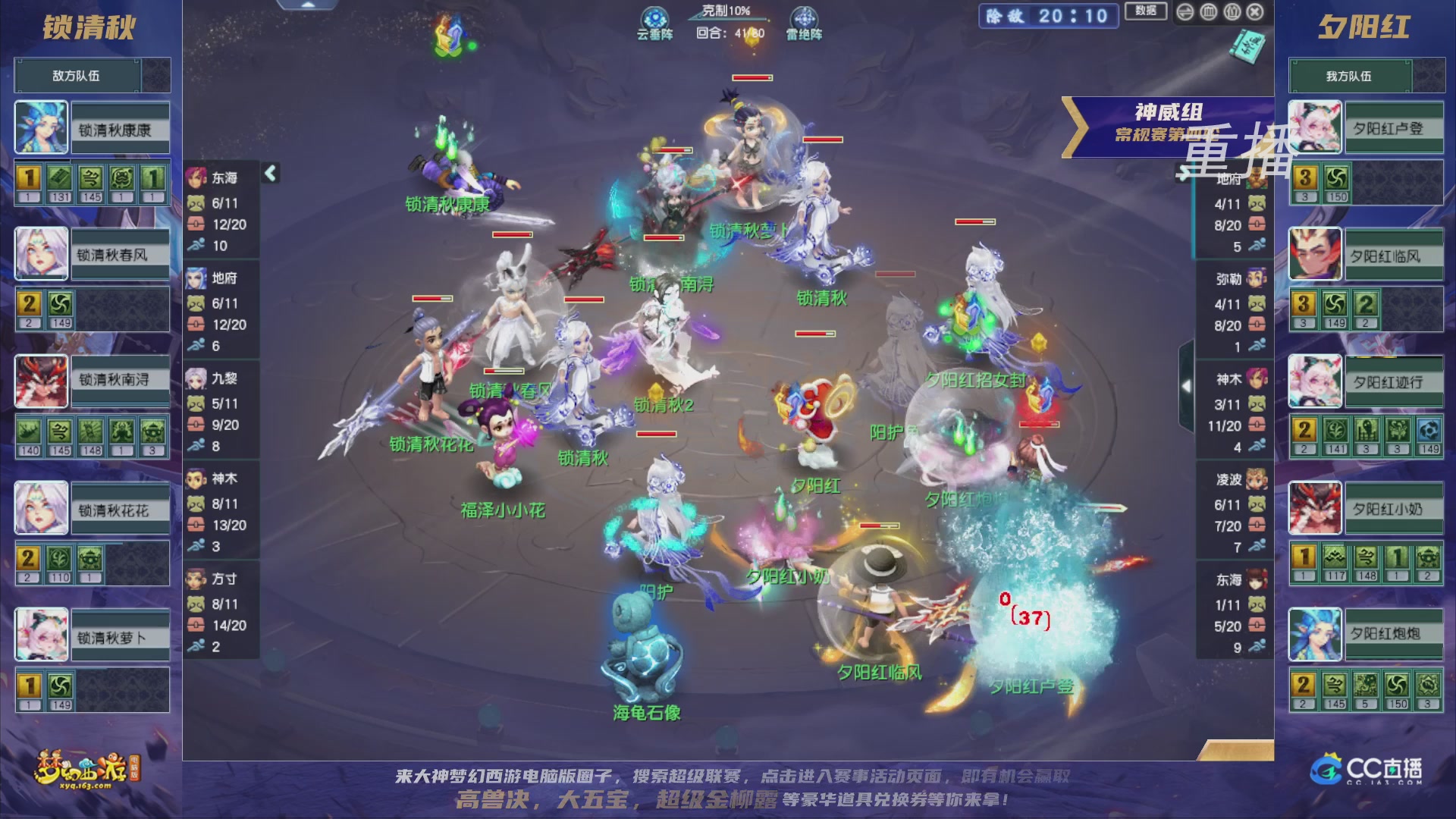1456x819 pixels.
Task: Collapse the left stats panel with its arrow
Action: coord(271,173)
